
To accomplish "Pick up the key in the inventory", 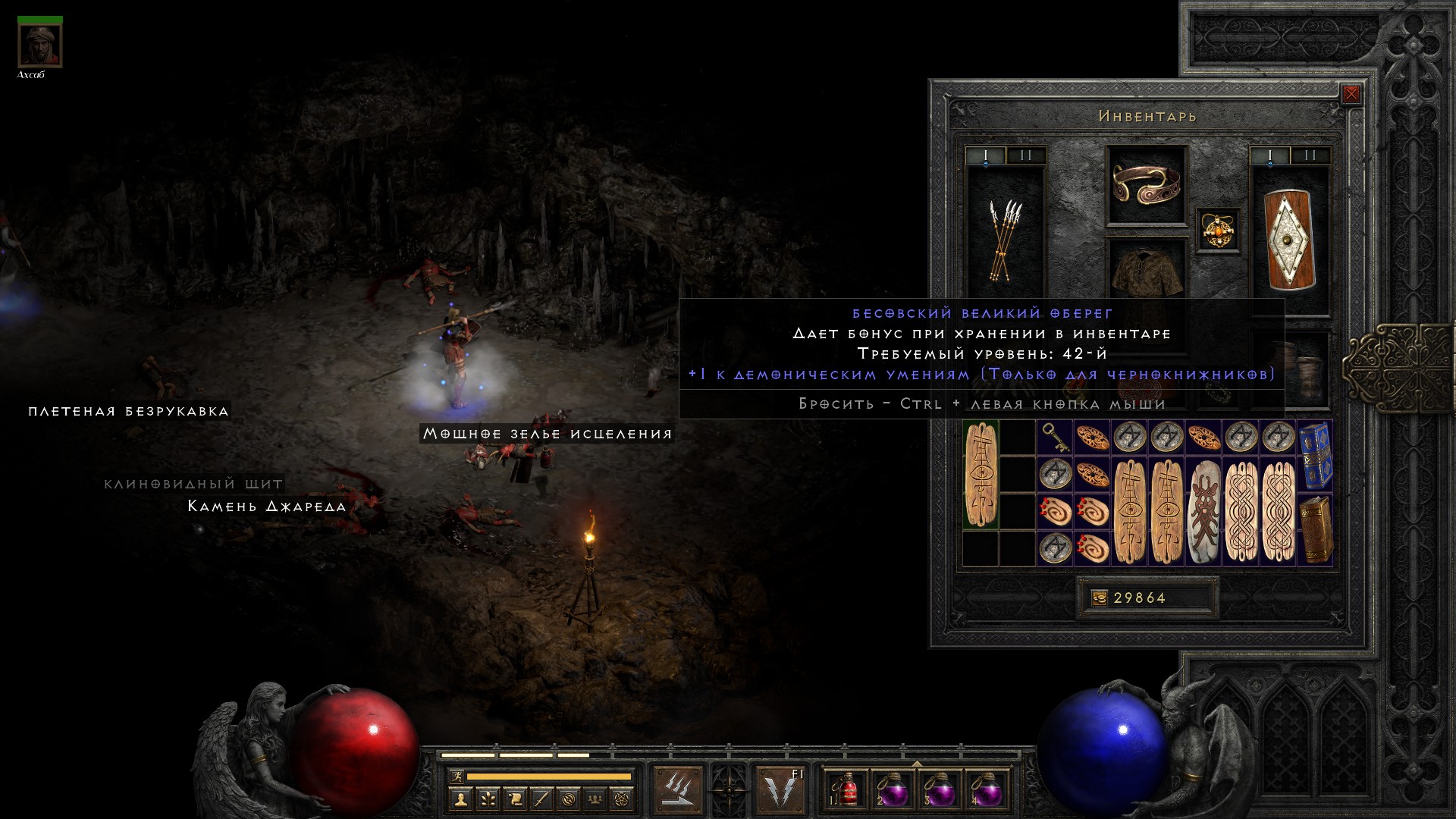I will 1055,438.
